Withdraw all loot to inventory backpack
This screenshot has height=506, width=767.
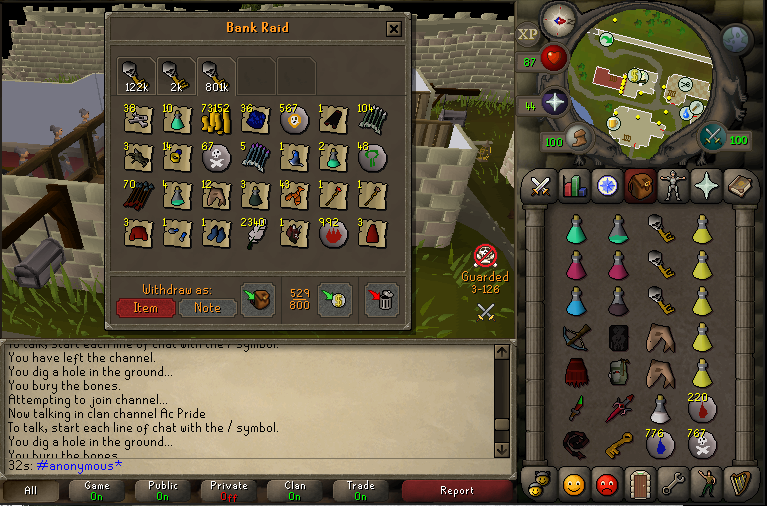[258, 300]
